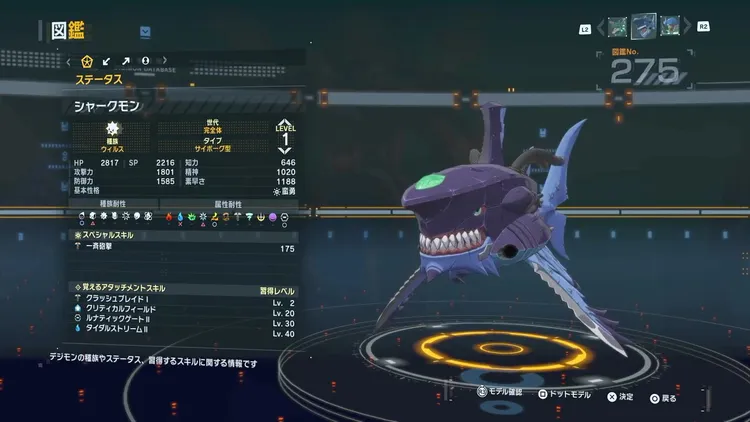The image size is (750, 422).
Task: Select the previous Digimon thumbnail
Action: tap(618, 24)
